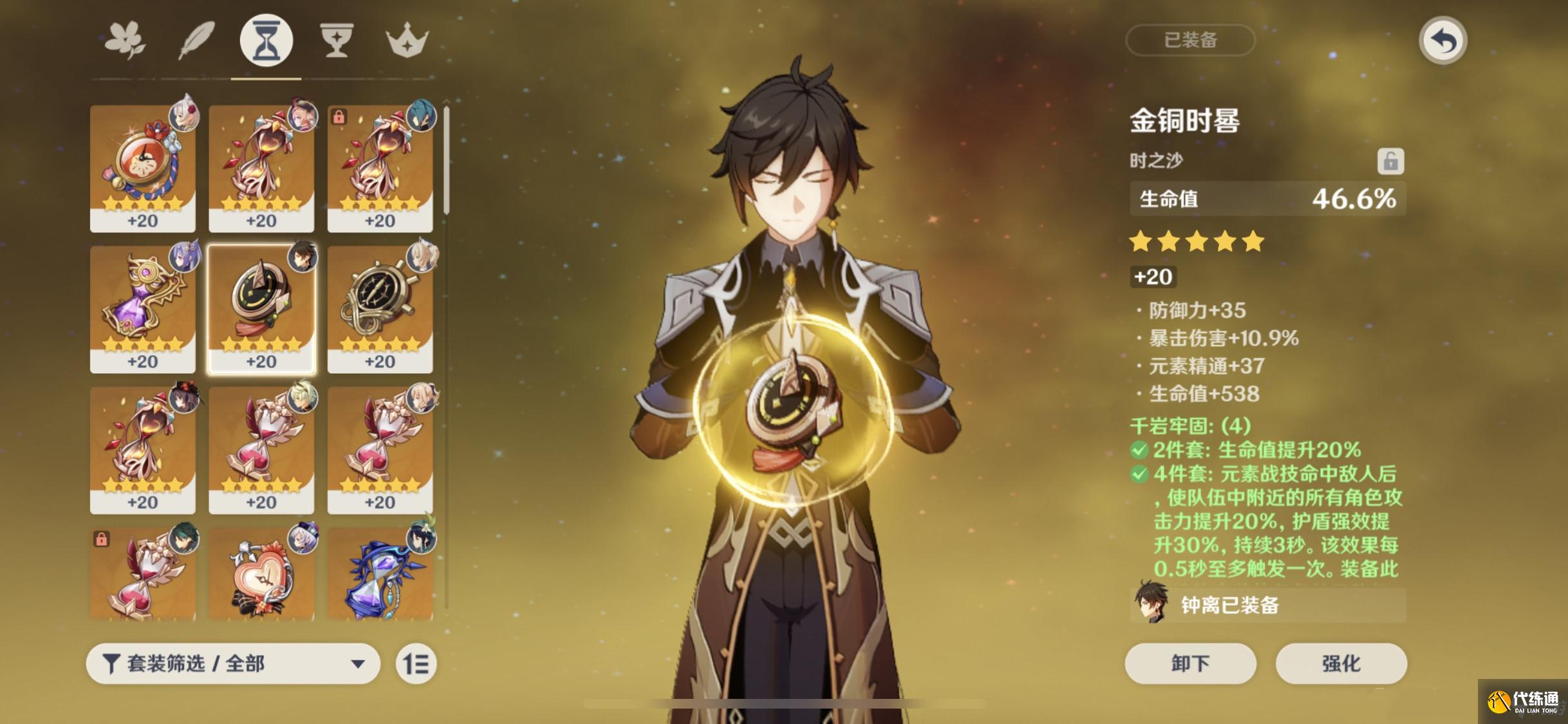Unequip artifact with the 卸下 button
This screenshot has height=724, width=1568.
point(1190,664)
